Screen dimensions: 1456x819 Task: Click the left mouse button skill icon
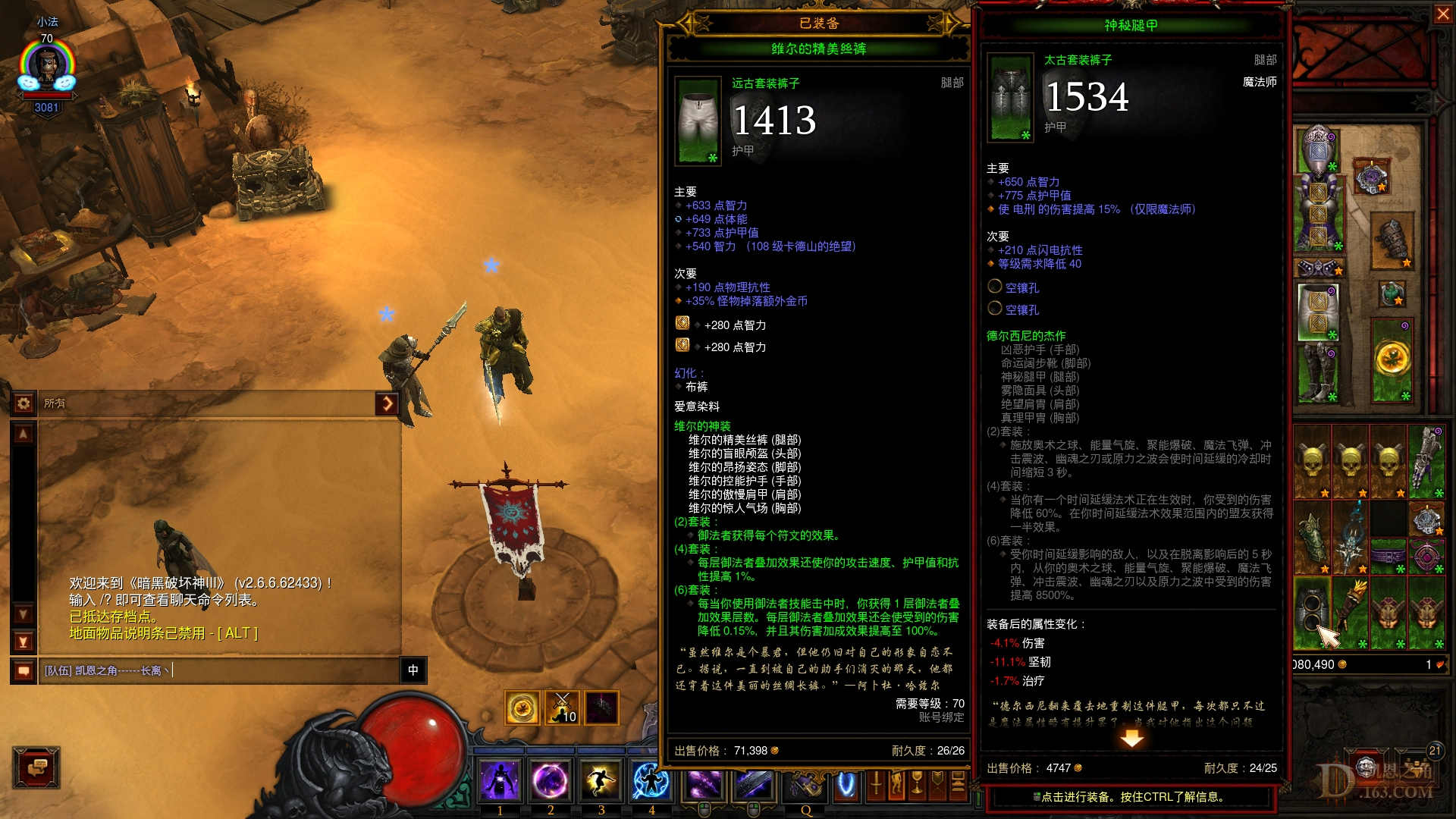click(705, 783)
